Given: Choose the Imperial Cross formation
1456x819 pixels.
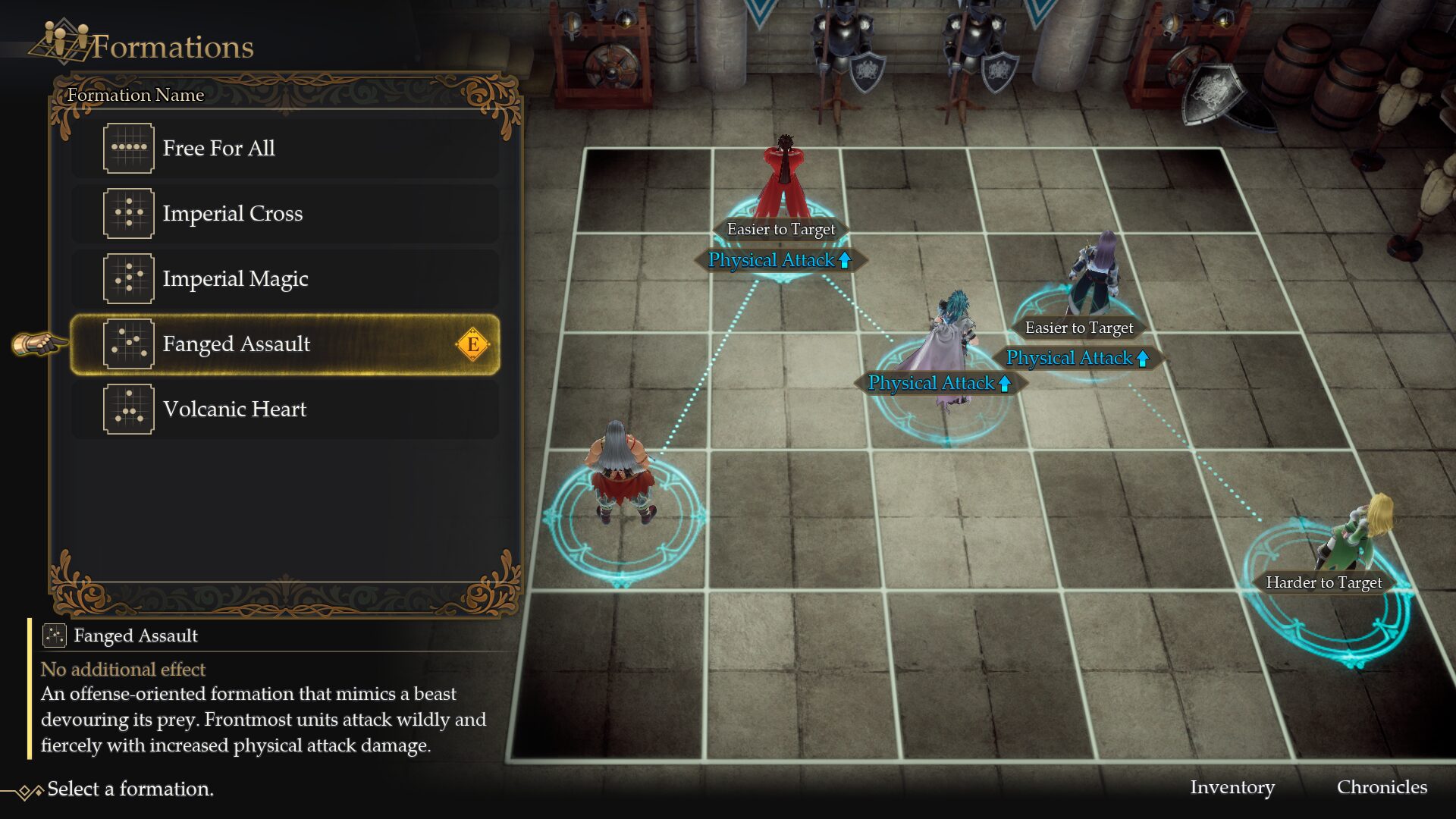Looking at the screenshot, I should tap(285, 214).
